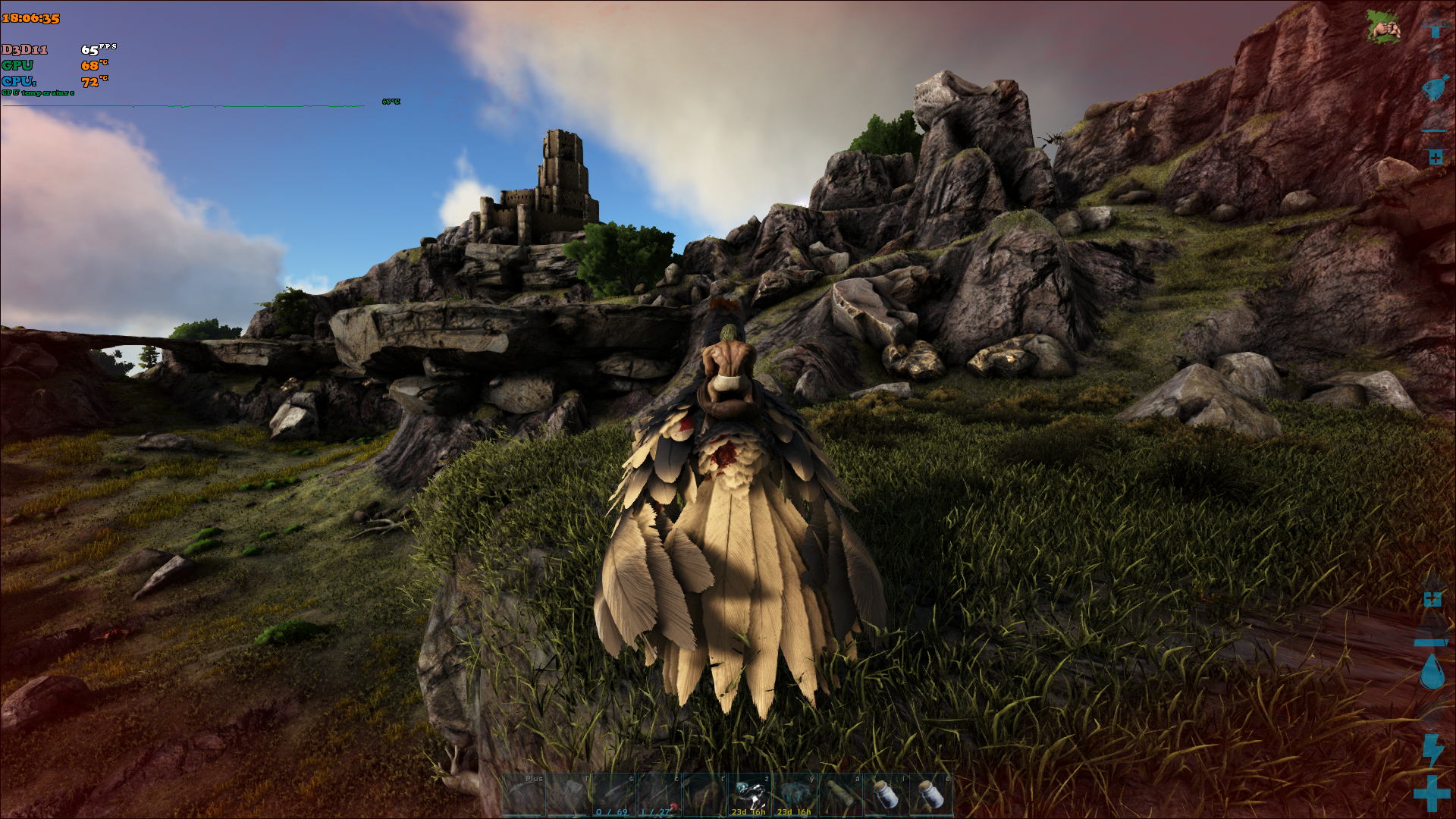This screenshot has height=819, width=1456.
Task: Equip the hatchet from the hotbar
Action: [x=570, y=795]
